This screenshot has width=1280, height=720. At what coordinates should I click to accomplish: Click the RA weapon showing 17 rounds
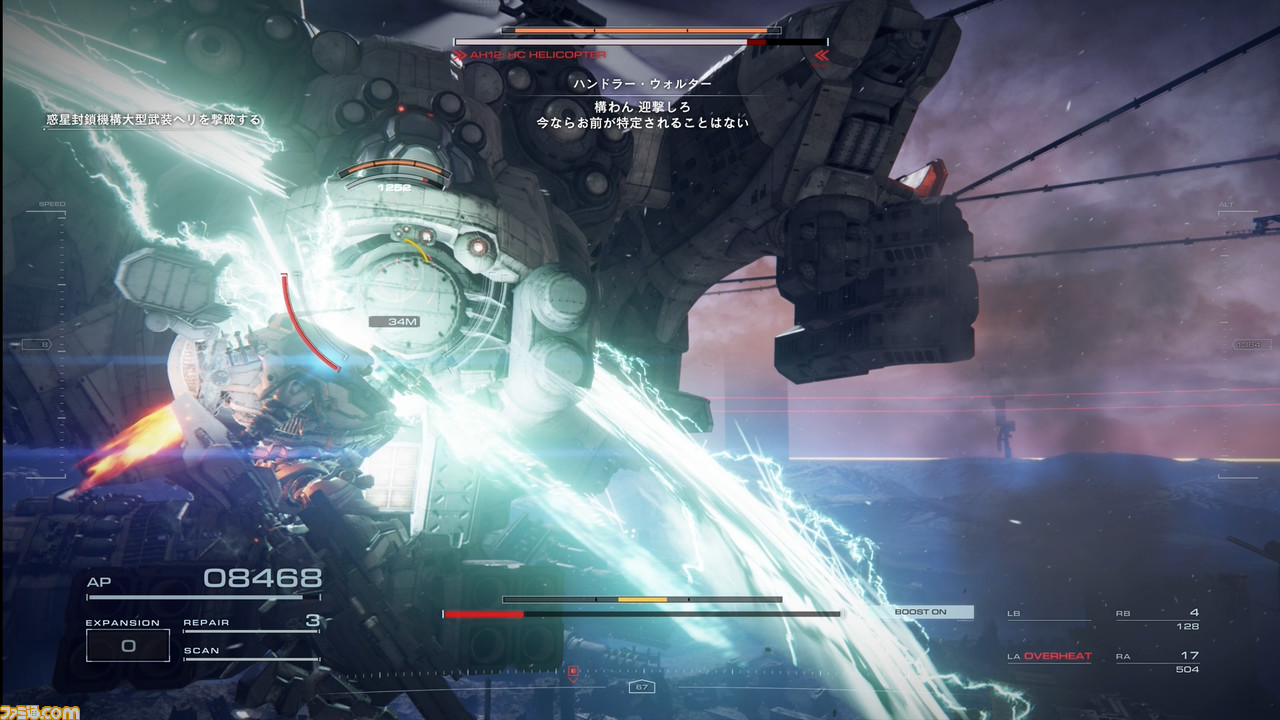pyautogui.click(x=1175, y=656)
